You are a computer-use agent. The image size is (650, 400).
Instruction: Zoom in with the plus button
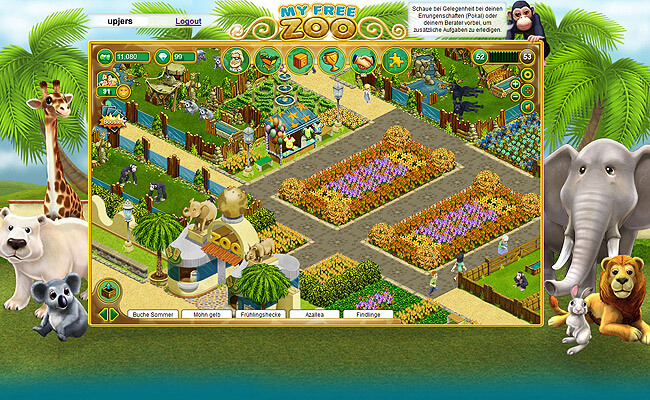[x=515, y=84]
